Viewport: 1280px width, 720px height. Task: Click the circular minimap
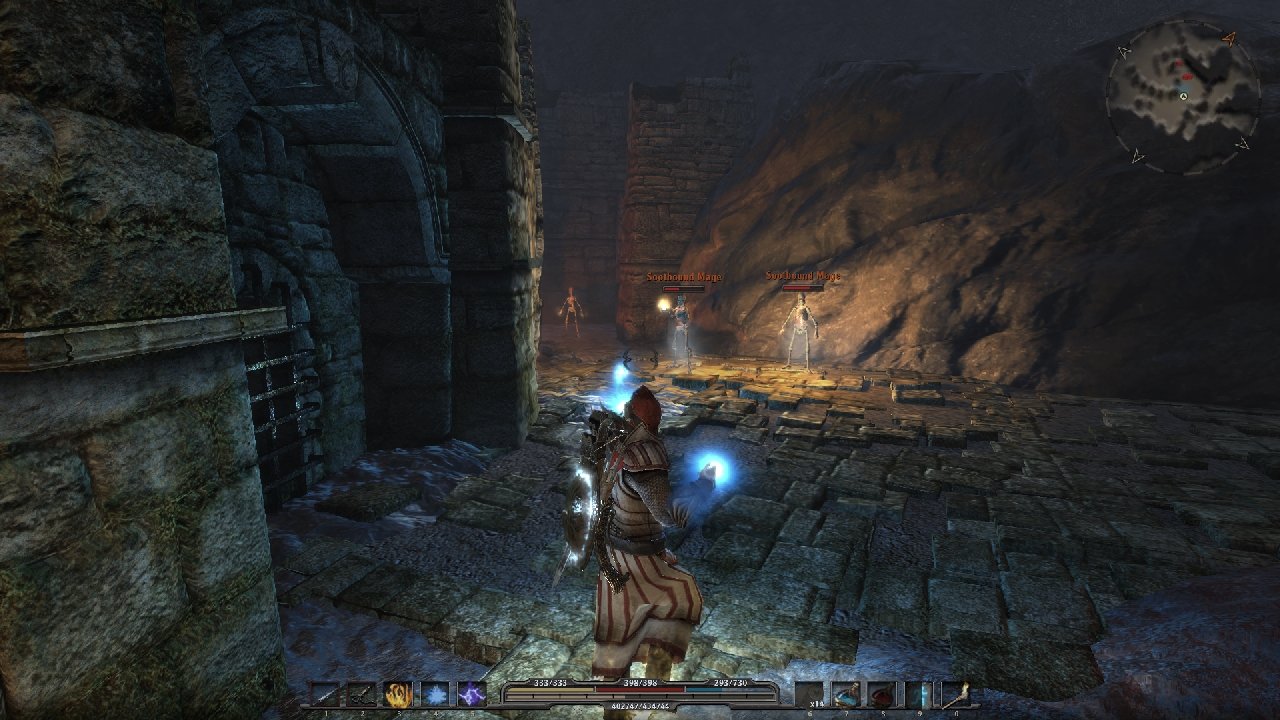tap(1182, 95)
